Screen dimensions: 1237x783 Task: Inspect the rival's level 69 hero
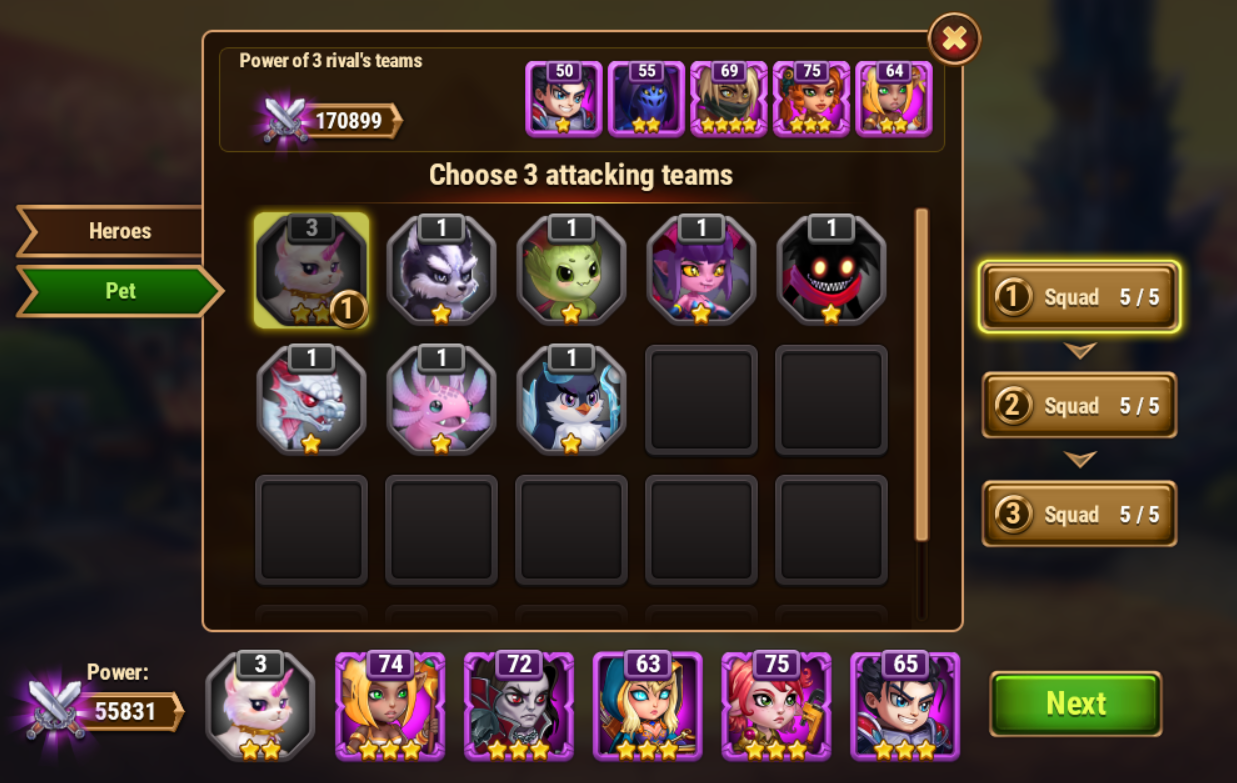728,99
